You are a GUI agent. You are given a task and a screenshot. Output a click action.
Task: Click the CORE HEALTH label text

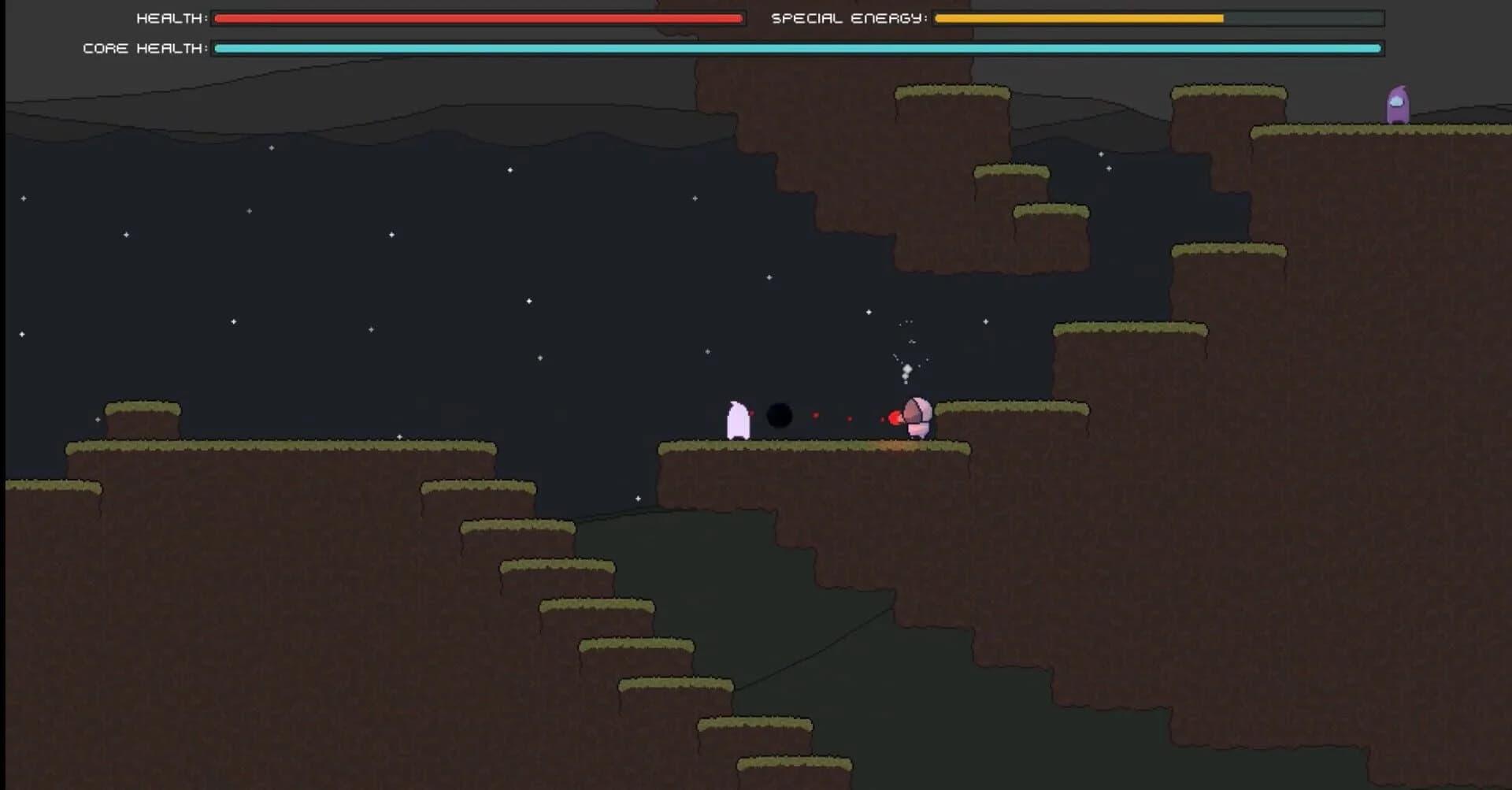point(142,48)
